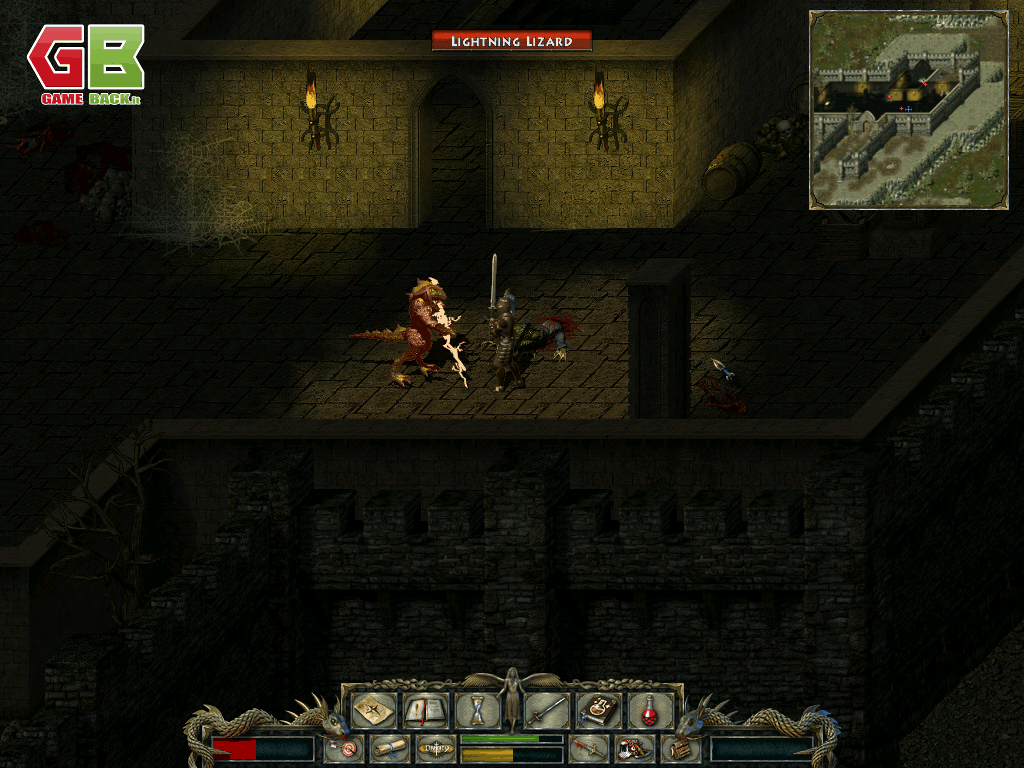The height and width of the screenshot is (768, 1024).
Task: Click the minimap of the castle
Action: (x=908, y=110)
